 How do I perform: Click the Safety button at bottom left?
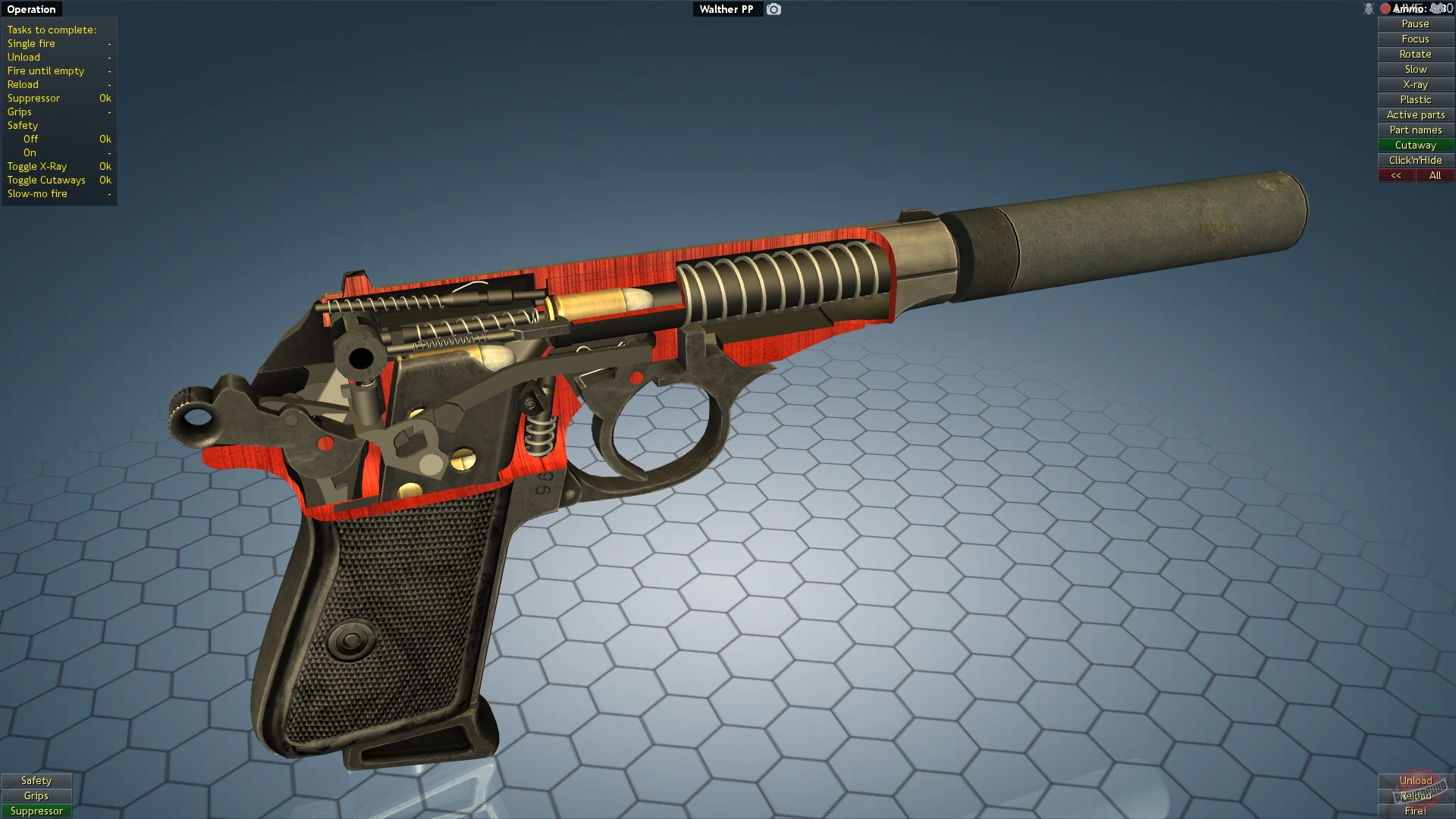pyautogui.click(x=36, y=780)
